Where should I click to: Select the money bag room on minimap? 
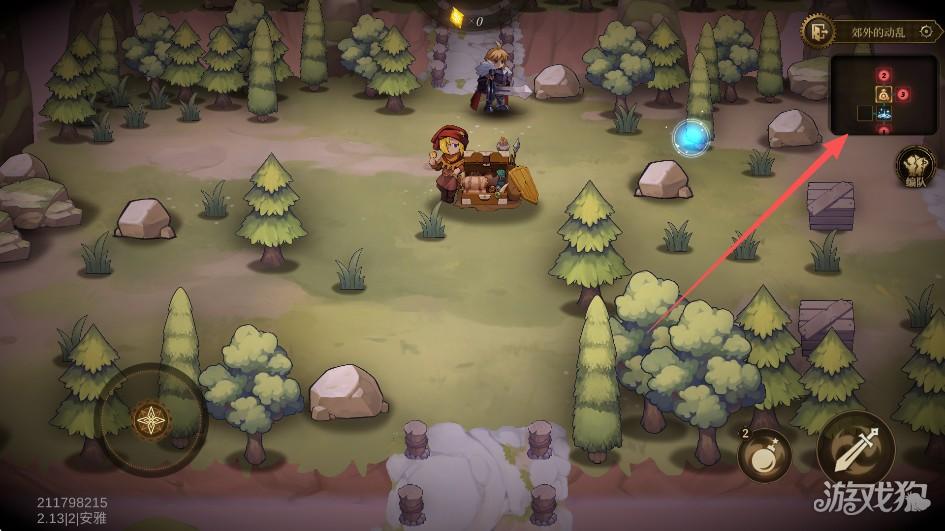click(884, 95)
